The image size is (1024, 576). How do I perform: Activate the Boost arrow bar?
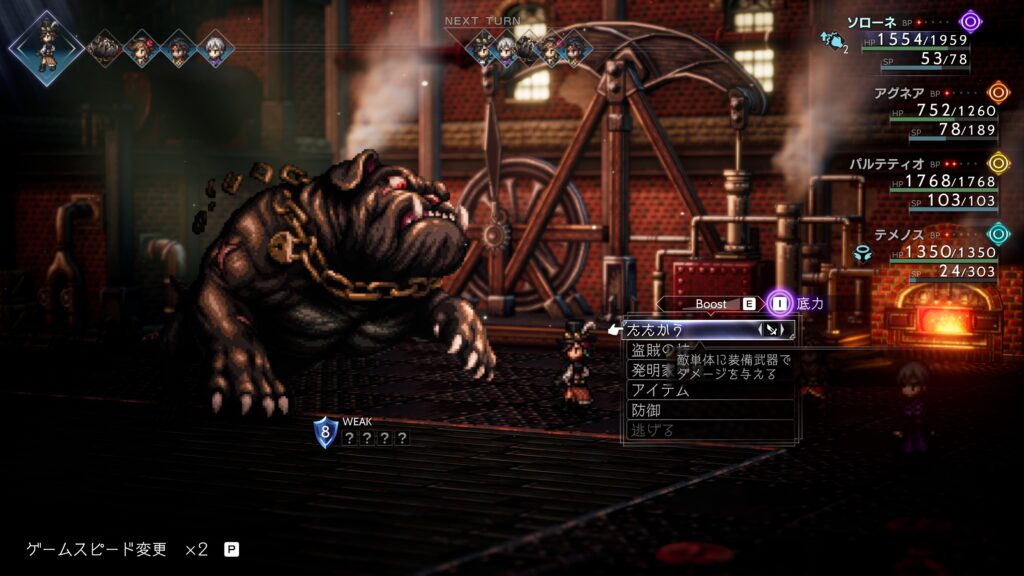(x=712, y=304)
